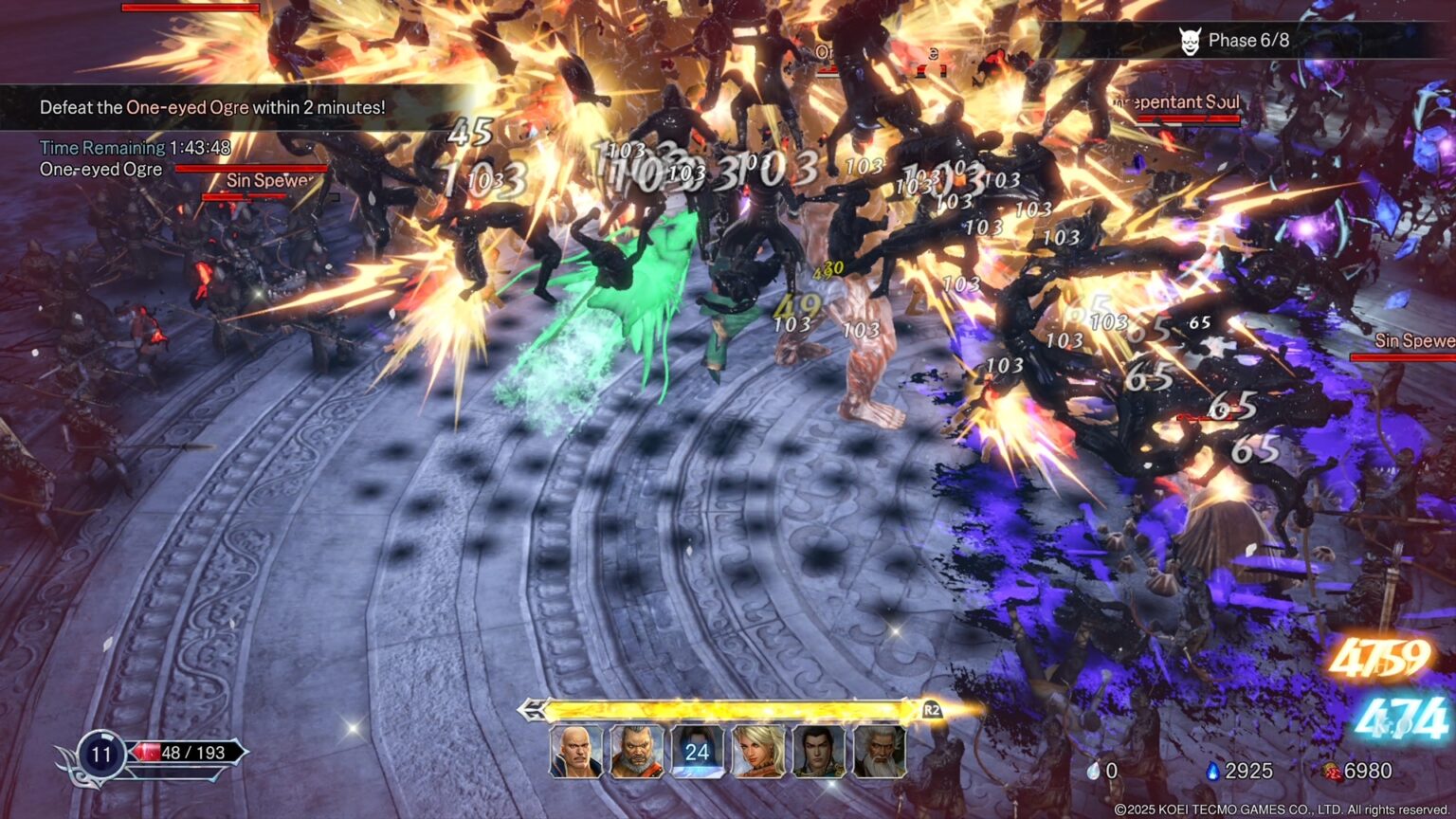Select the level 11 circle indicator
This screenshot has width=1456, height=819.
(100, 754)
